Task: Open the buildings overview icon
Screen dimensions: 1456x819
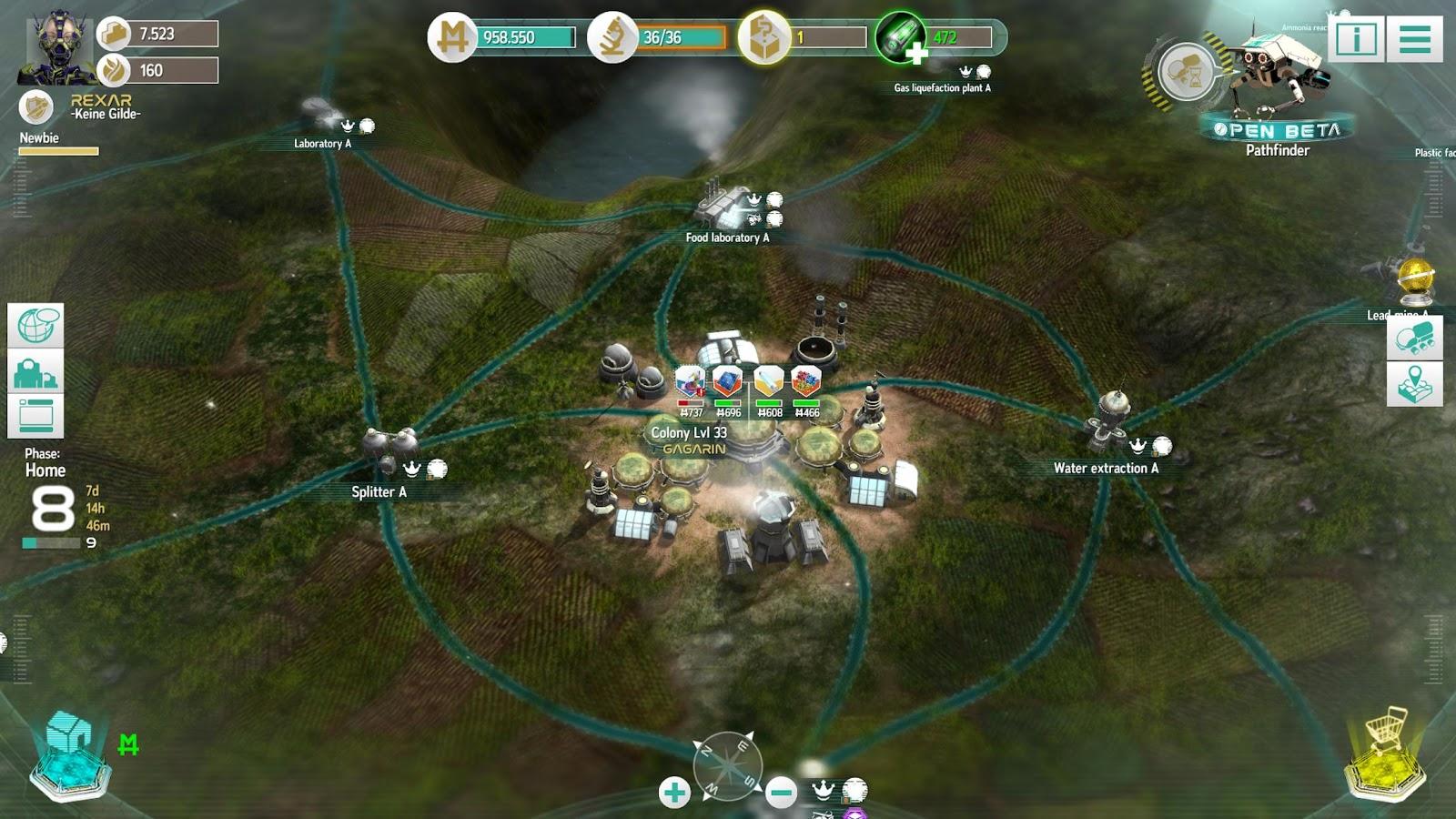Action: [35, 371]
